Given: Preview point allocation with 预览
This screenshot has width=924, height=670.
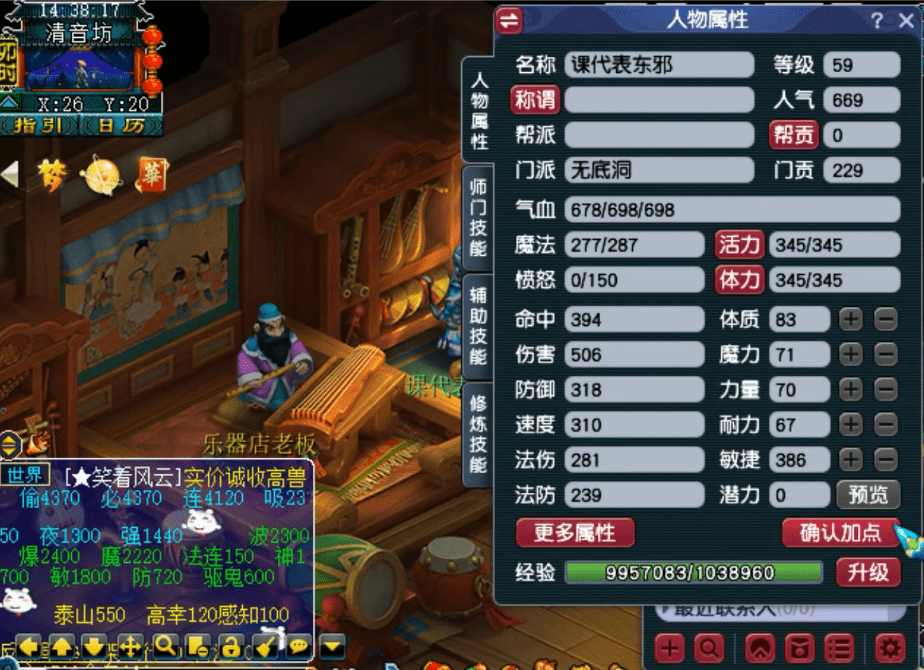Looking at the screenshot, I should point(867,495).
